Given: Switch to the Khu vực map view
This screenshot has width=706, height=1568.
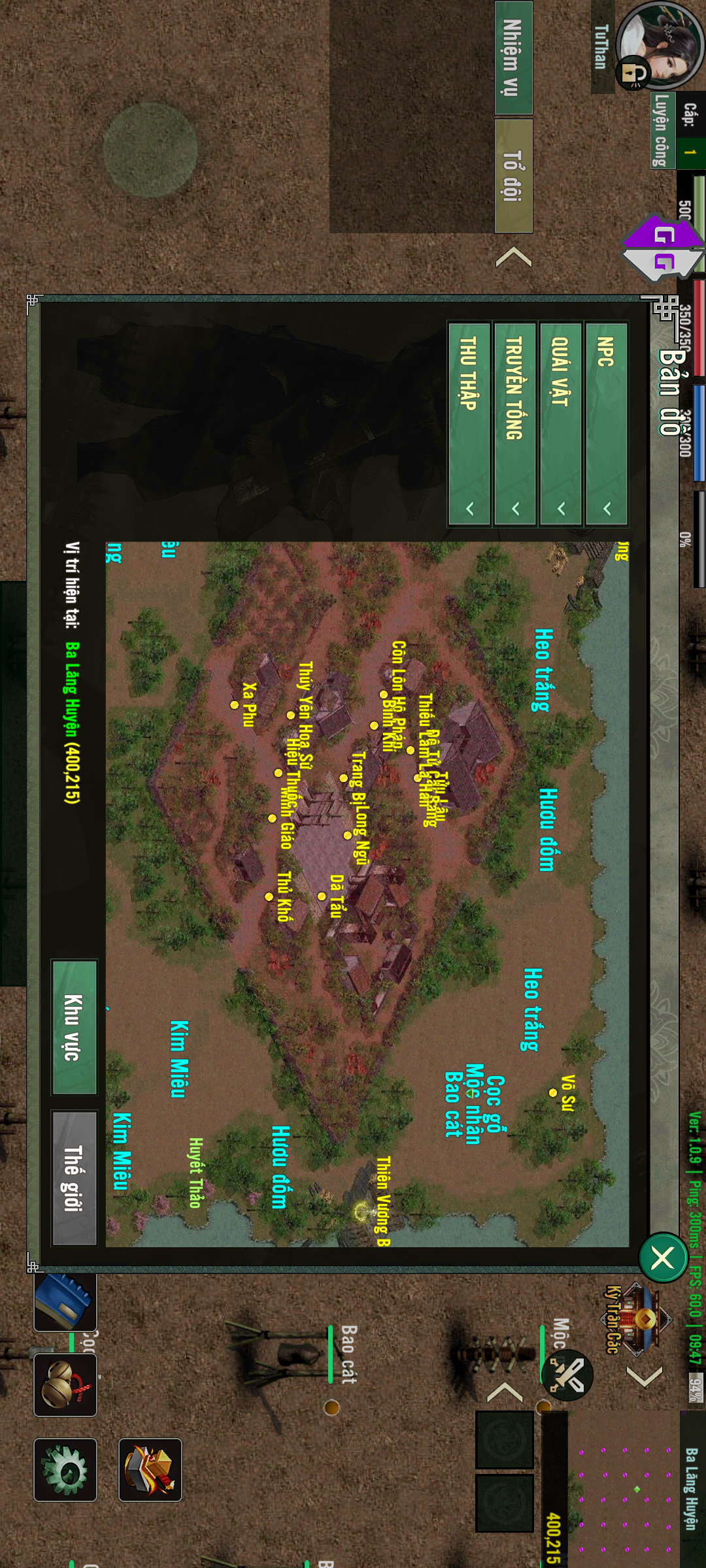Looking at the screenshot, I should [x=75, y=1027].
